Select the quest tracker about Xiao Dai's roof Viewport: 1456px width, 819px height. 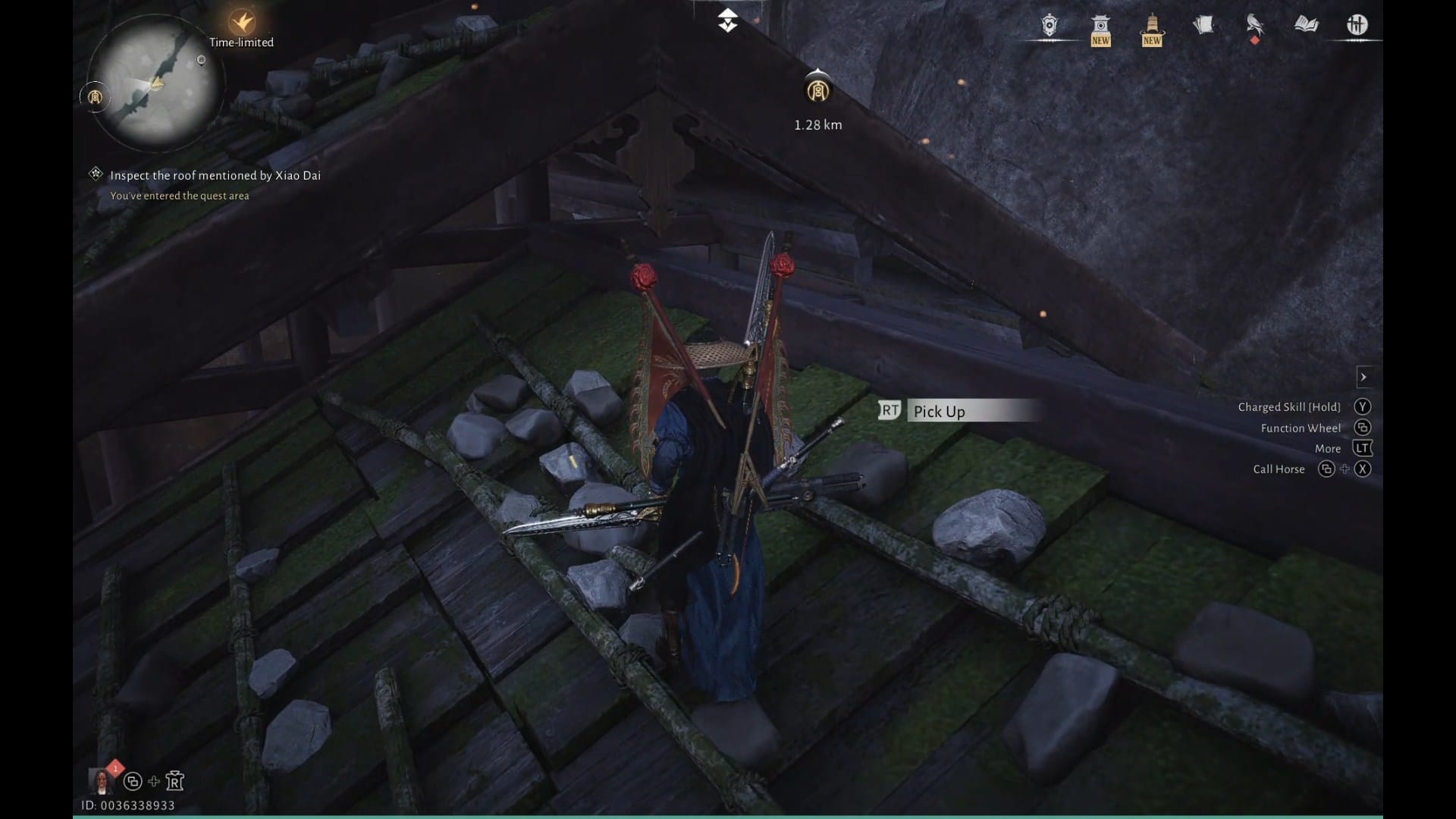[x=215, y=175]
